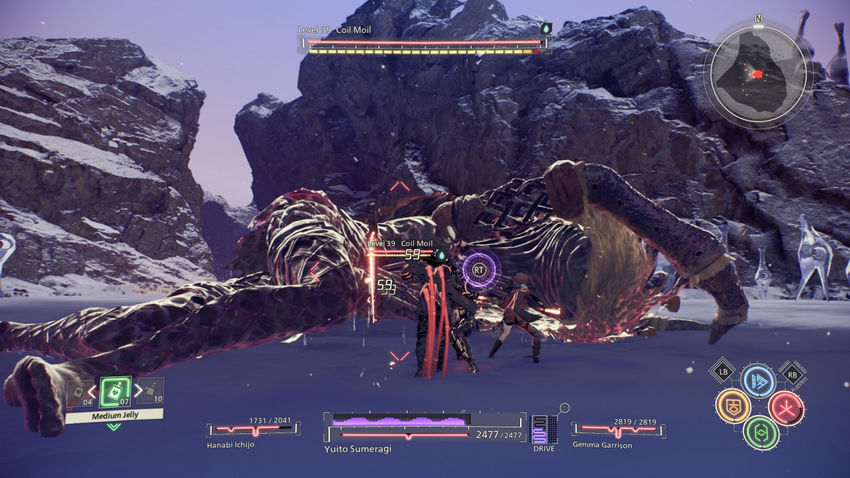Activate the blue triangle SAS ability

[x=758, y=381]
